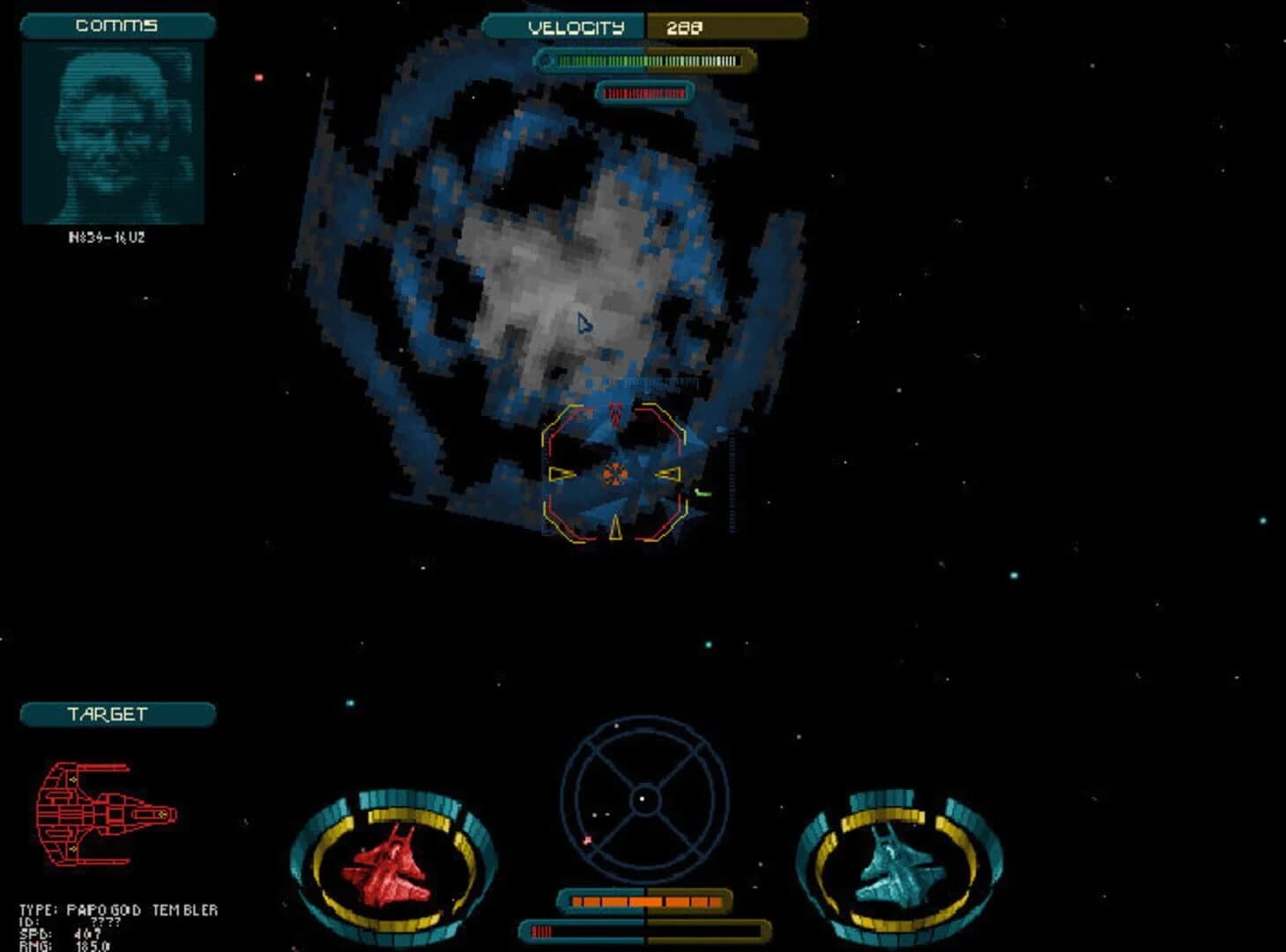Switch to the VELOCITY display tab
The height and width of the screenshot is (952, 1286).
tap(575, 27)
